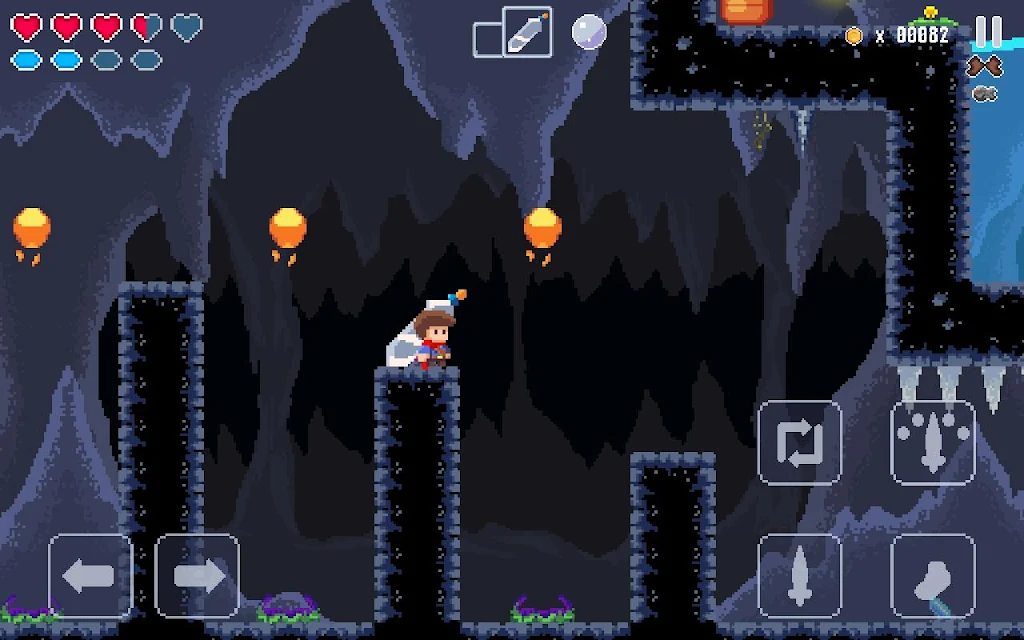
Task: Select the equipped sword weapon slot
Action: [x=527, y=32]
